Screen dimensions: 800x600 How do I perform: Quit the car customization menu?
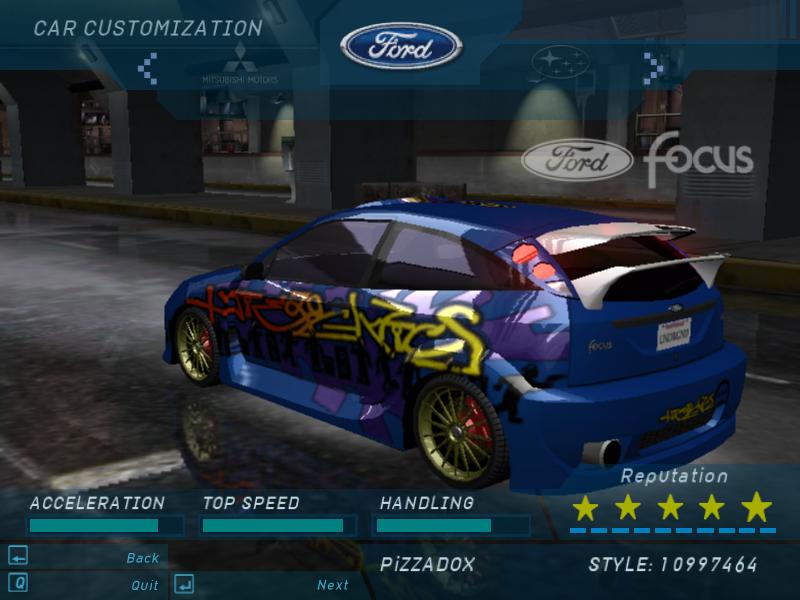[x=145, y=585]
